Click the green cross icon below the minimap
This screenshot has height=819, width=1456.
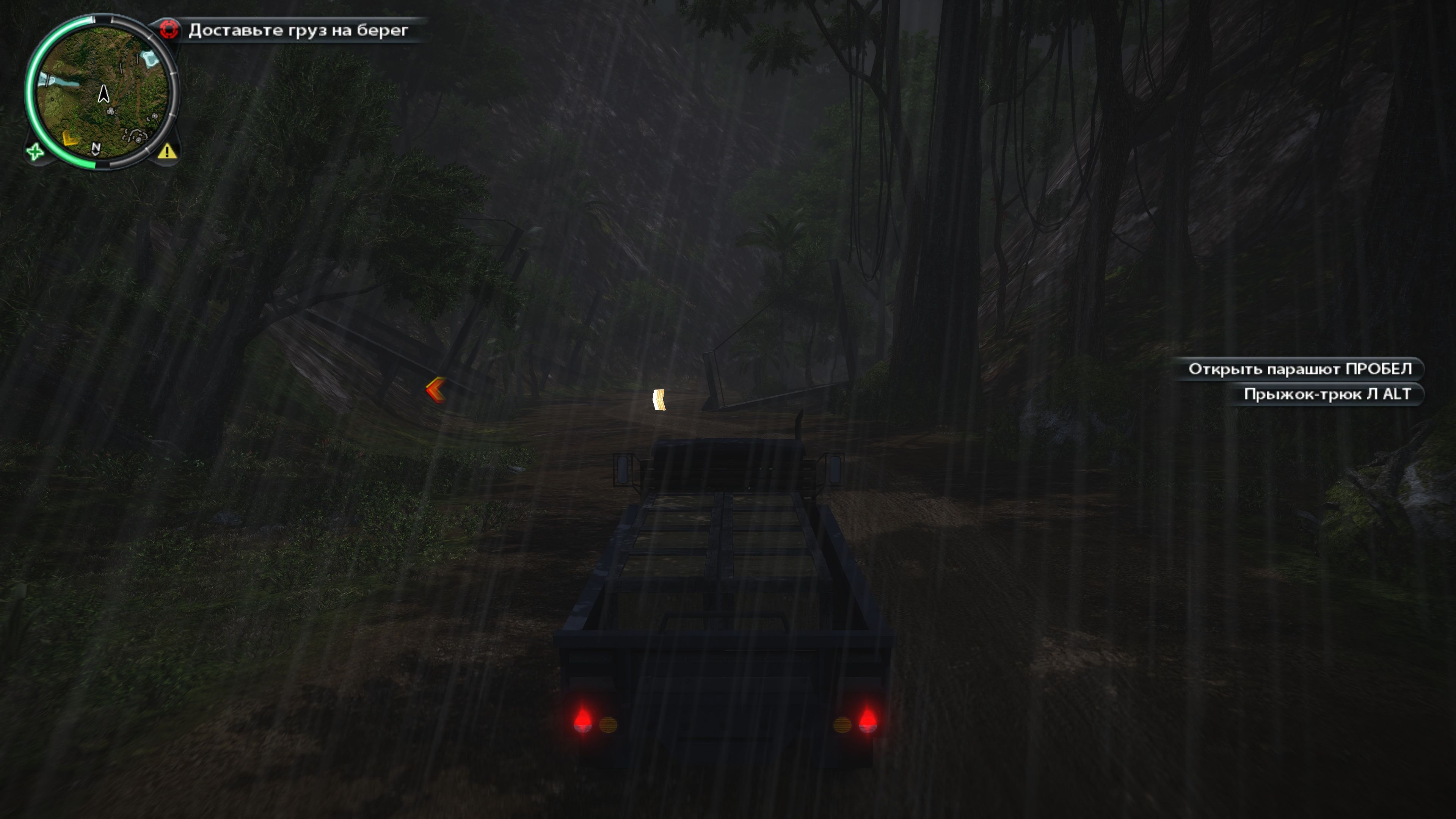[35, 152]
